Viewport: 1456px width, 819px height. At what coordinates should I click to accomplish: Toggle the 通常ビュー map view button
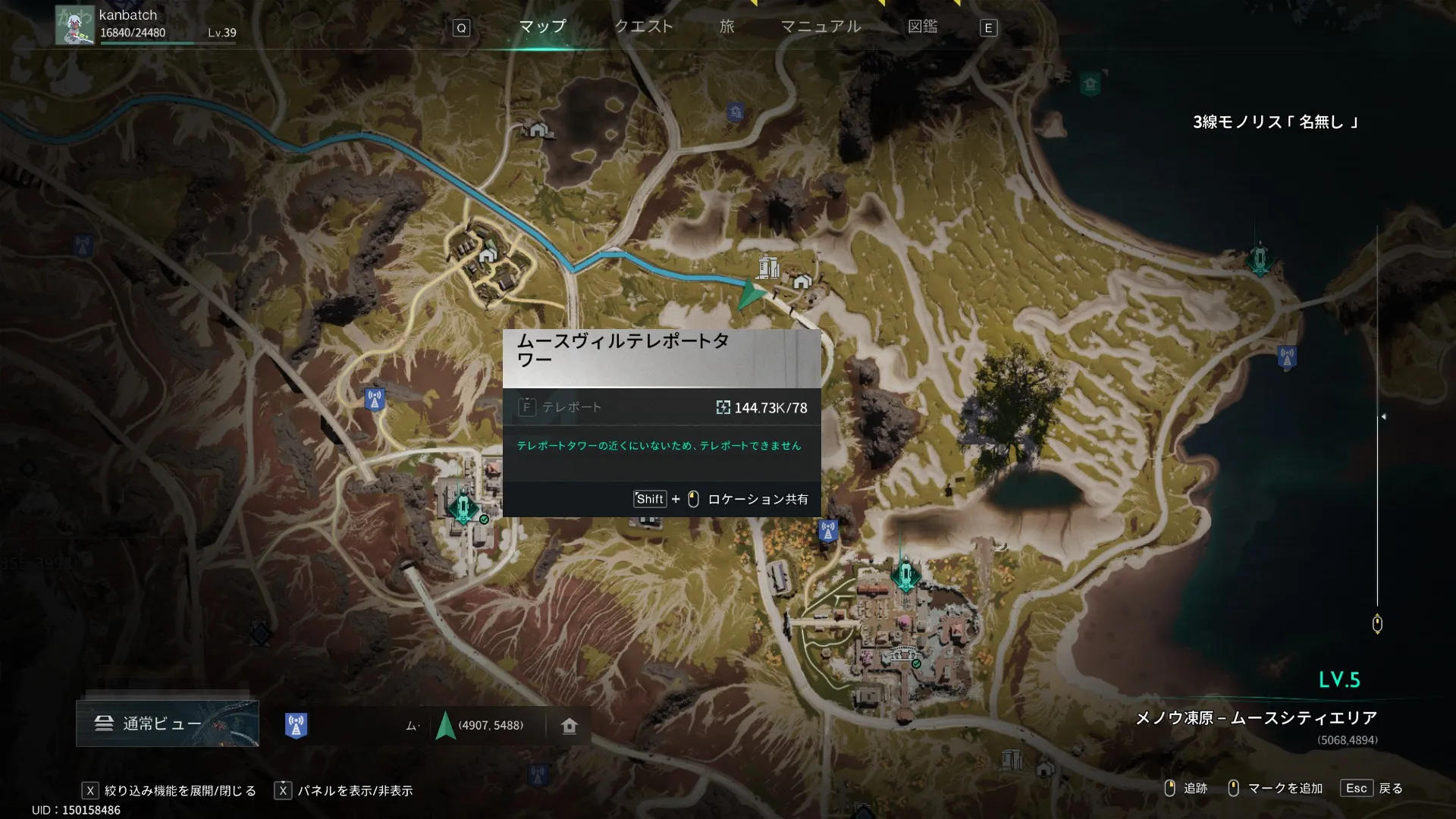pos(167,723)
